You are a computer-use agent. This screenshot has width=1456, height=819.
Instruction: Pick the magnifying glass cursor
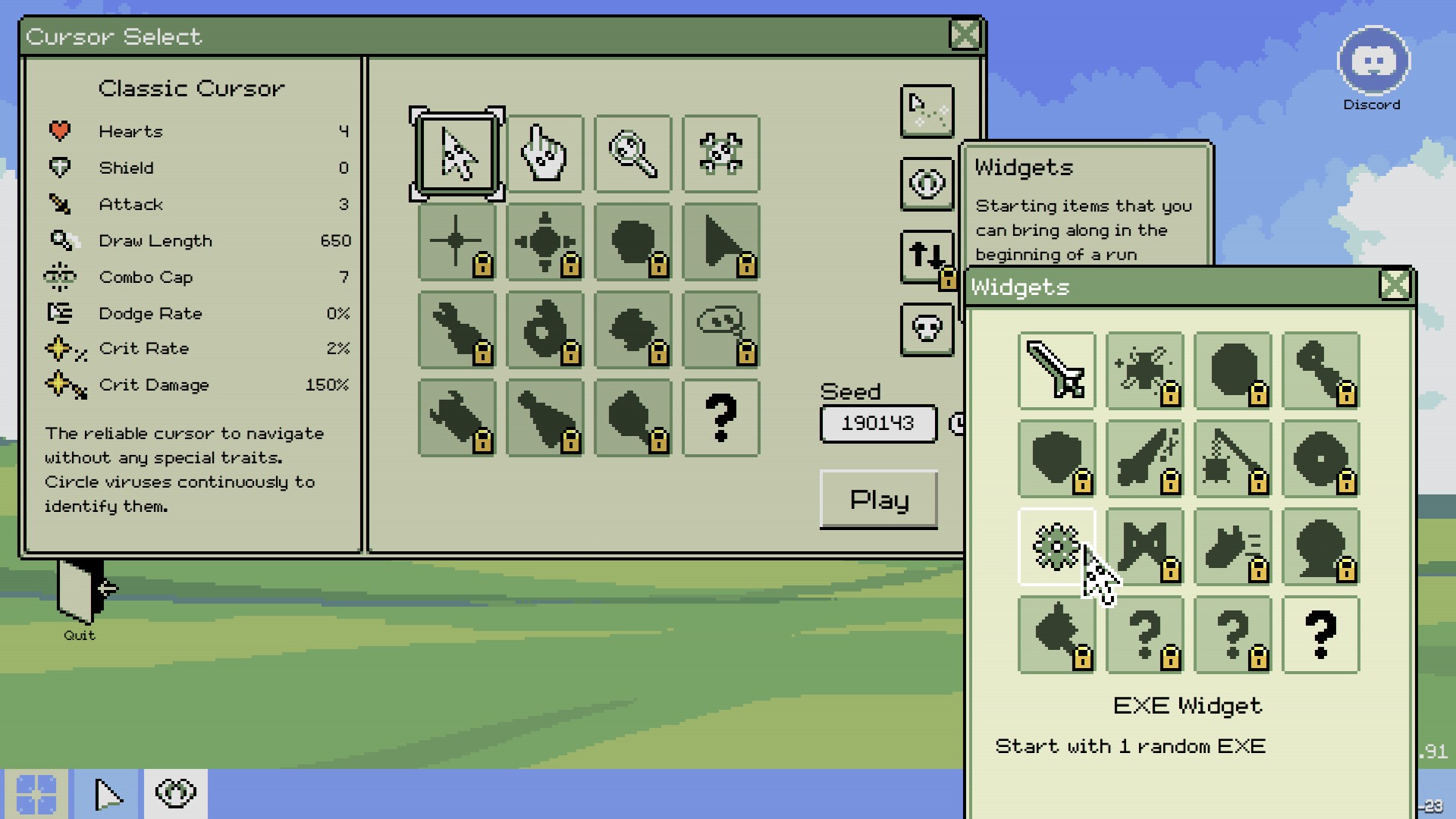632,154
